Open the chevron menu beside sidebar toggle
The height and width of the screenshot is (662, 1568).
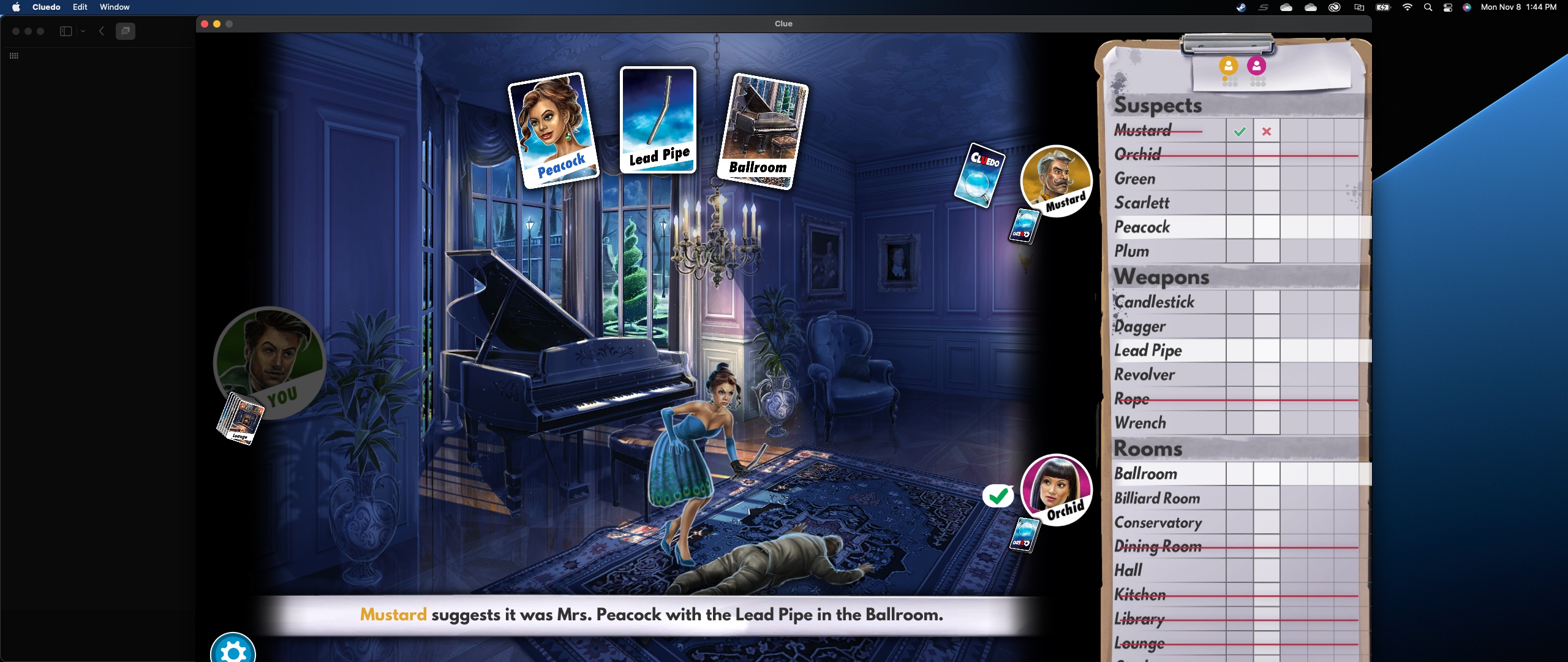pos(83,31)
